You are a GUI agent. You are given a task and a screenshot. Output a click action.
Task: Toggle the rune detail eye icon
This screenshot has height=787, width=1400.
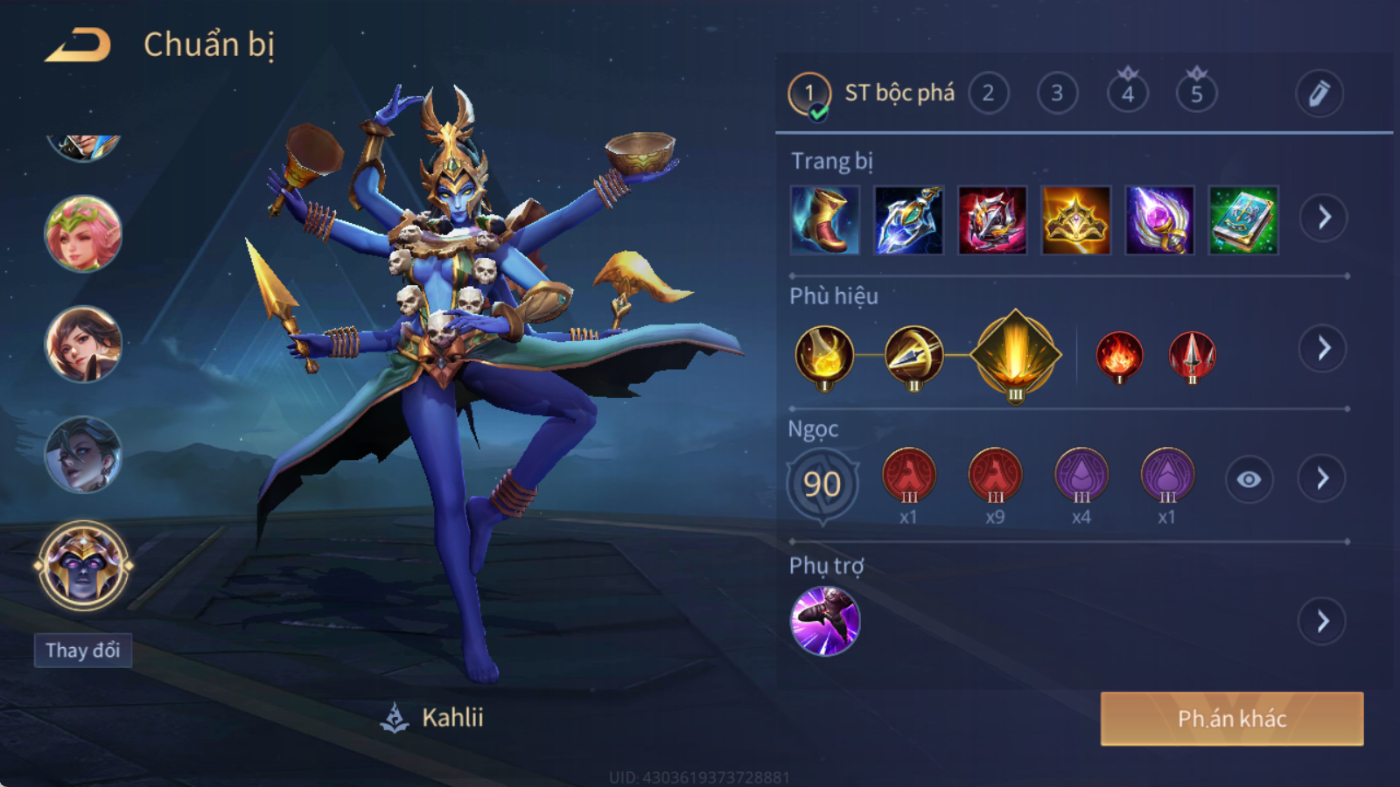click(x=1249, y=480)
